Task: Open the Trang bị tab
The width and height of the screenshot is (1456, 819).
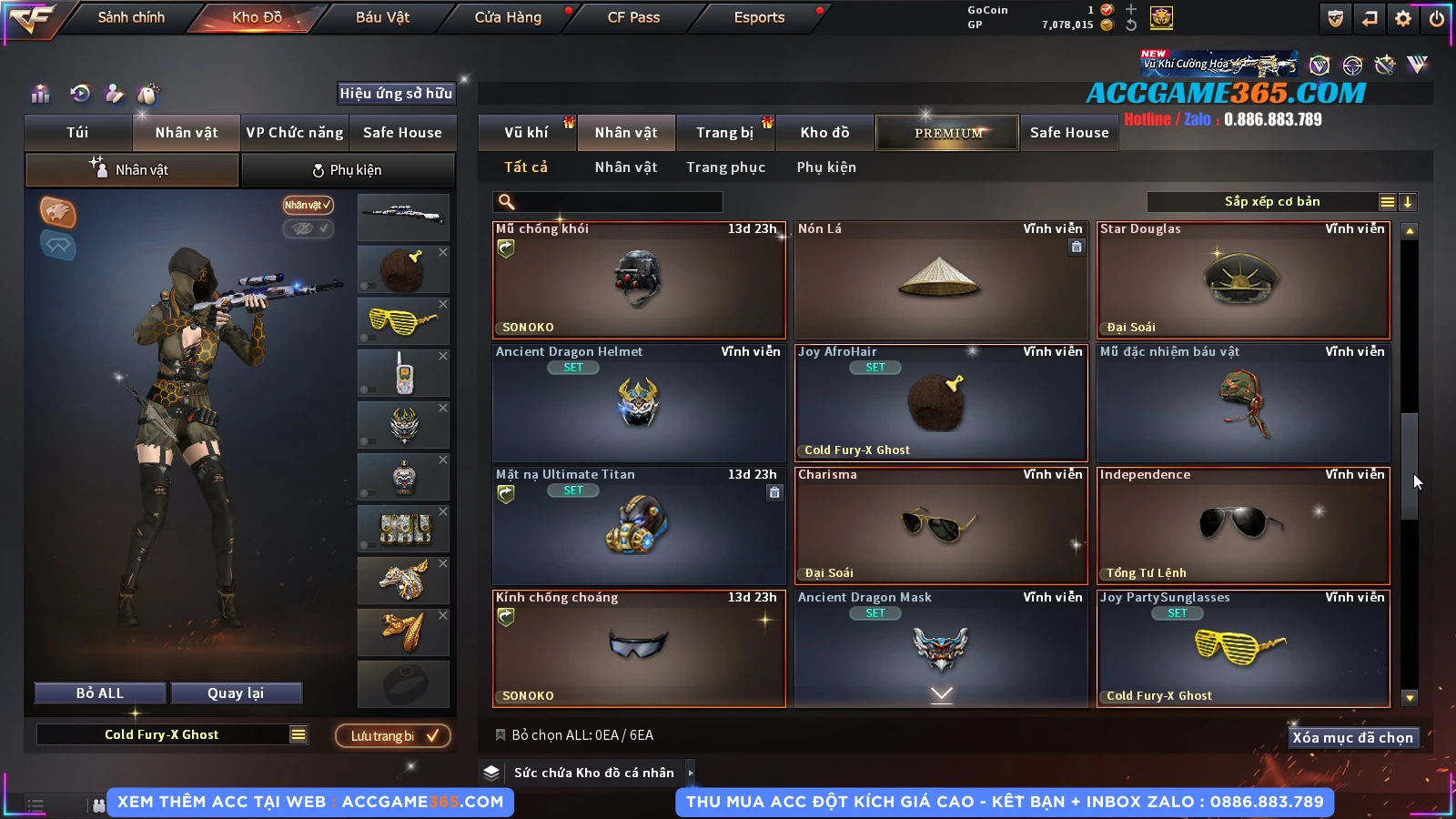Action: click(724, 133)
